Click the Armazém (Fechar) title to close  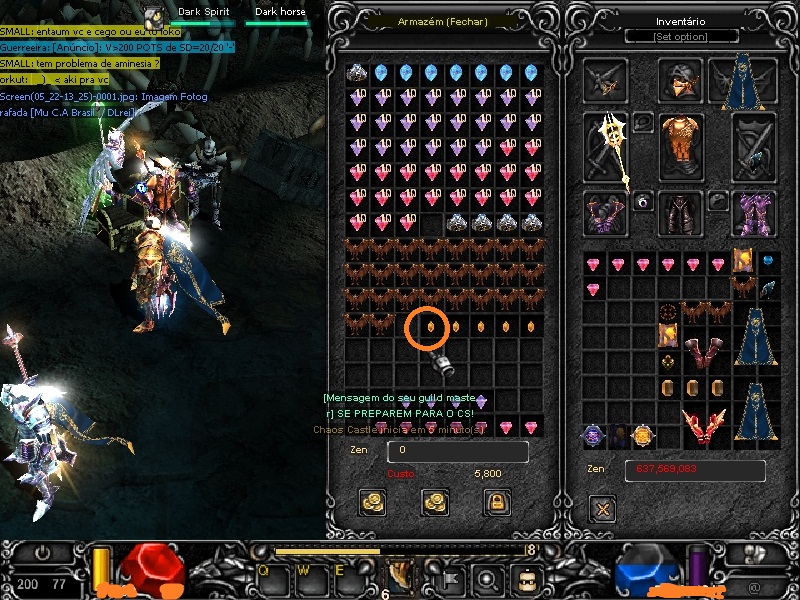click(x=441, y=21)
